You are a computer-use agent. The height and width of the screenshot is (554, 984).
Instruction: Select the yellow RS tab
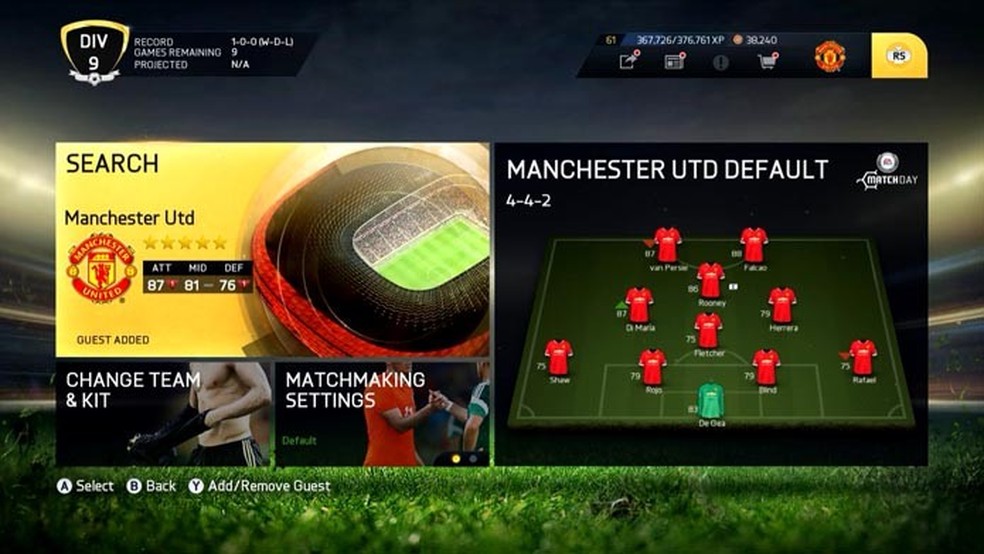coord(898,56)
